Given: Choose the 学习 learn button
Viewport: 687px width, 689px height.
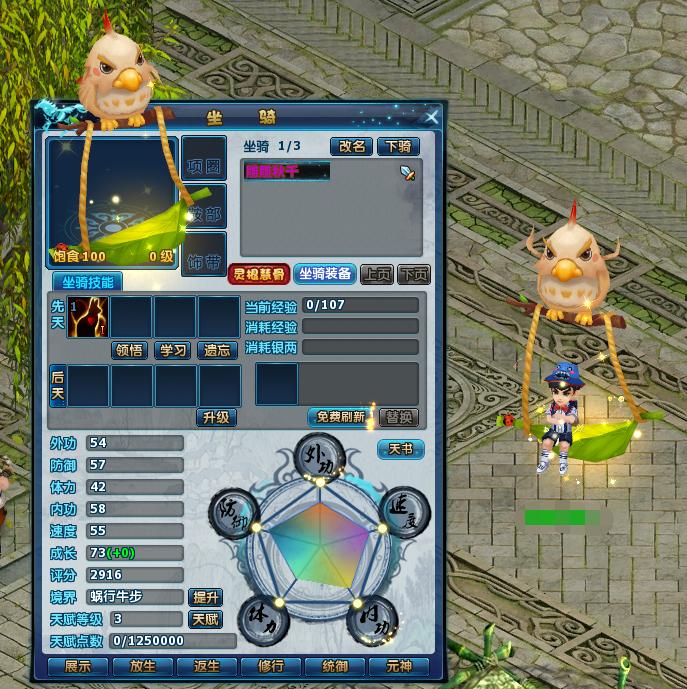Looking at the screenshot, I should [x=173, y=350].
